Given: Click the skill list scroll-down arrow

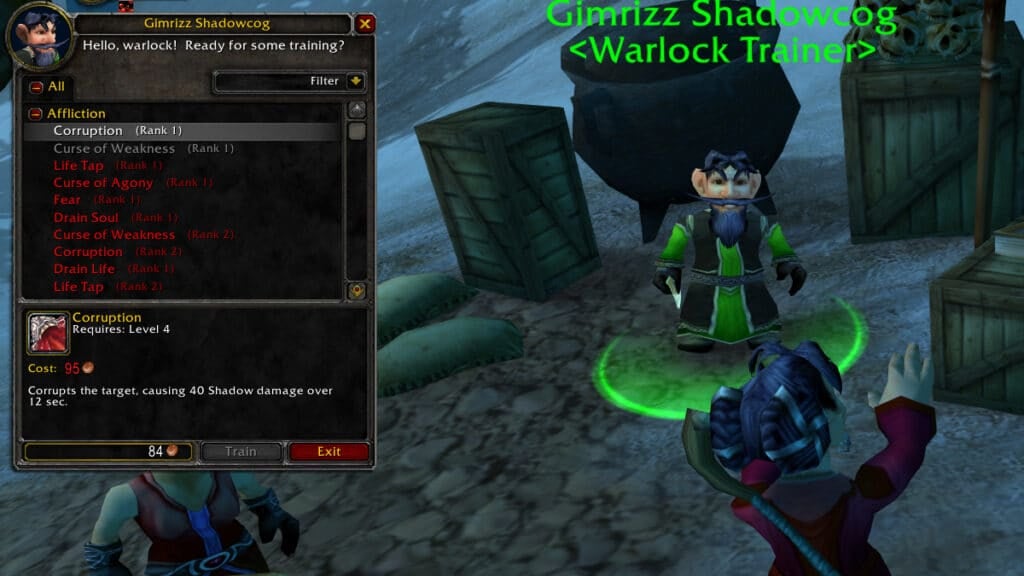Looking at the screenshot, I should pyautogui.click(x=357, y=290).
